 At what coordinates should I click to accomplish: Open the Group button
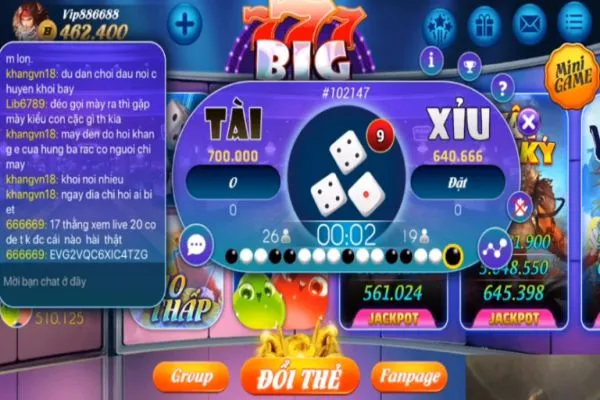point(191,377)
